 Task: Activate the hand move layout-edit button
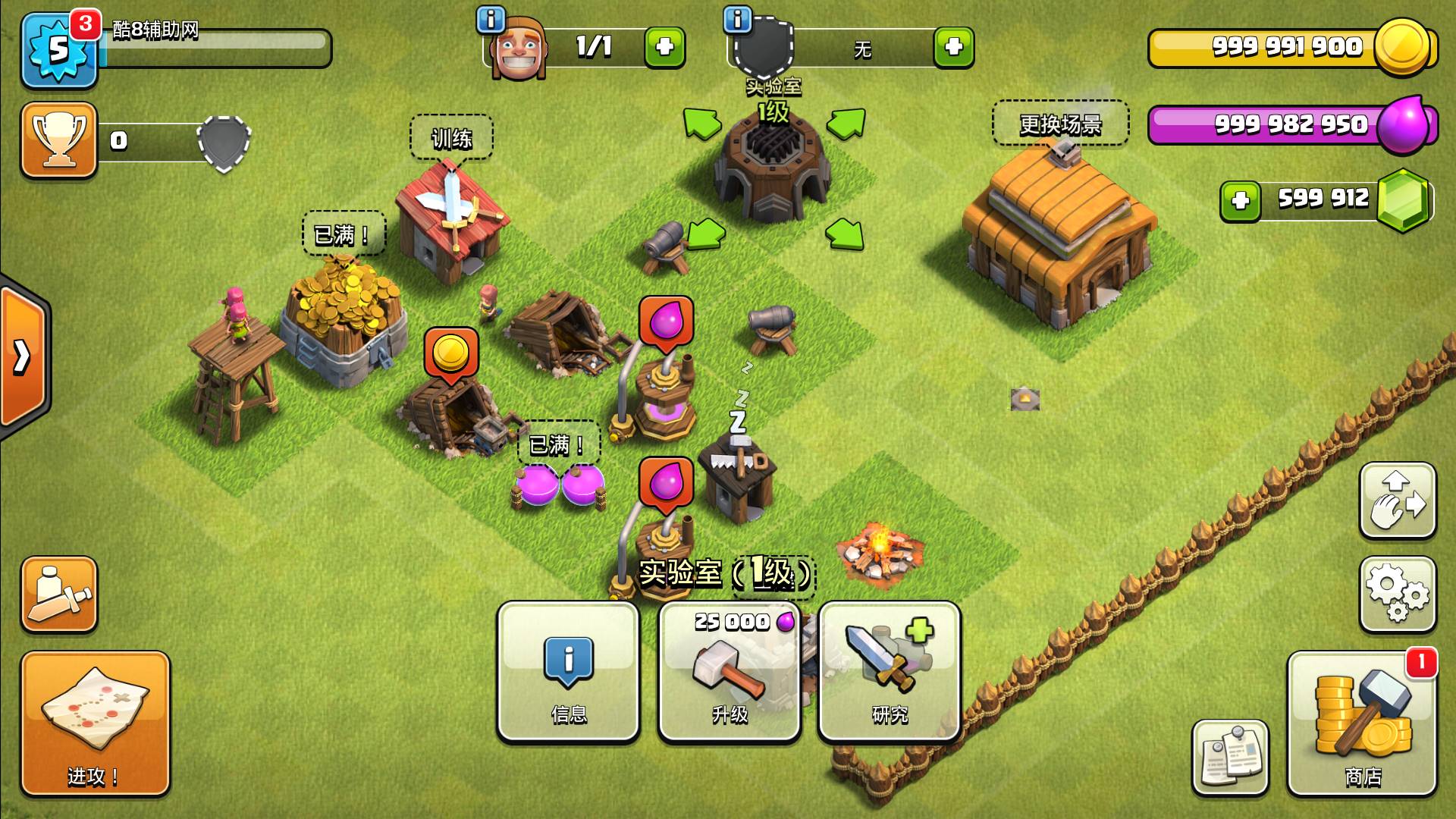pos(1397,500)
